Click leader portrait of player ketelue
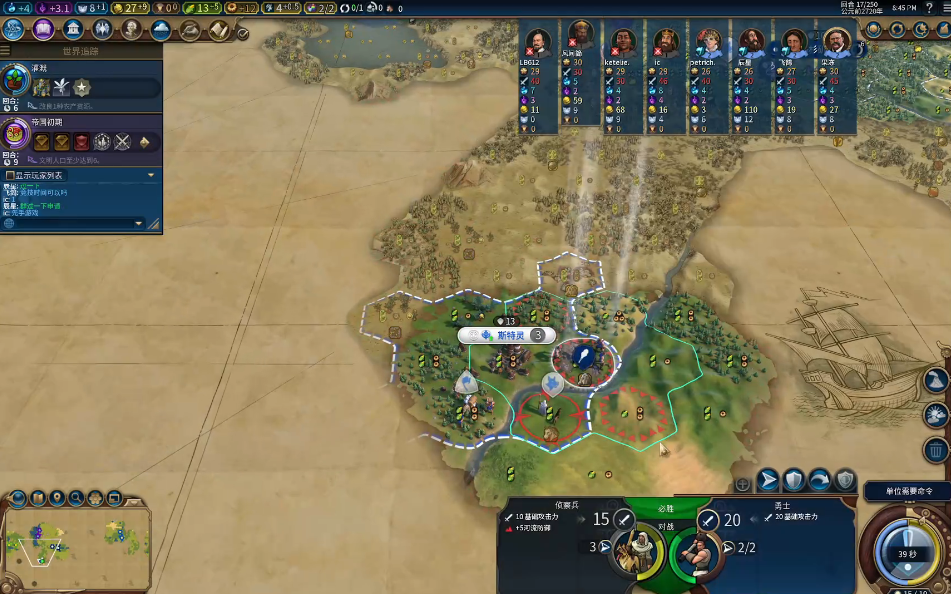951x594 pixels. (x=622, y=42)
